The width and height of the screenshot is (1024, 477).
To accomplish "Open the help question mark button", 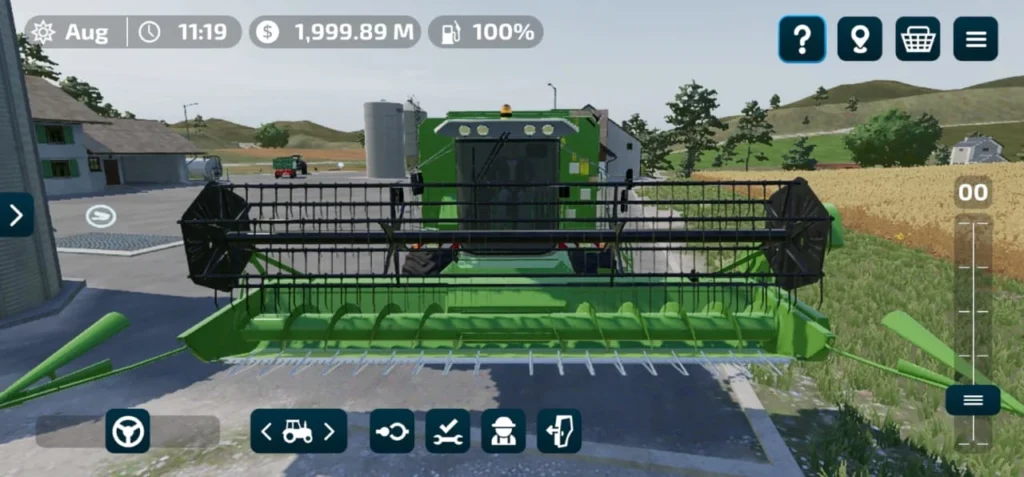I will [x=802, y=39].
